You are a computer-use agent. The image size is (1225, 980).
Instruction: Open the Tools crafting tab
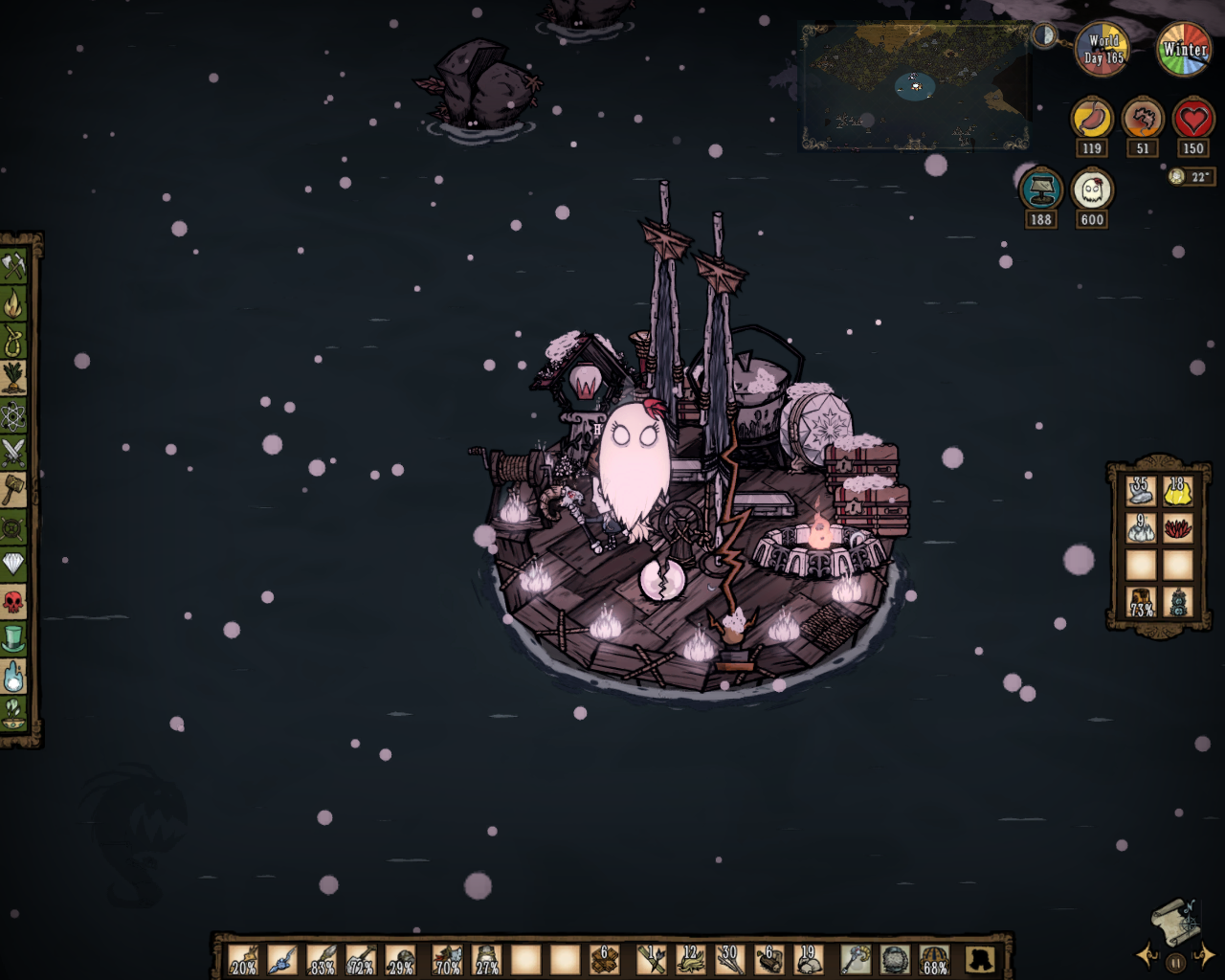[x=13, y=265]
